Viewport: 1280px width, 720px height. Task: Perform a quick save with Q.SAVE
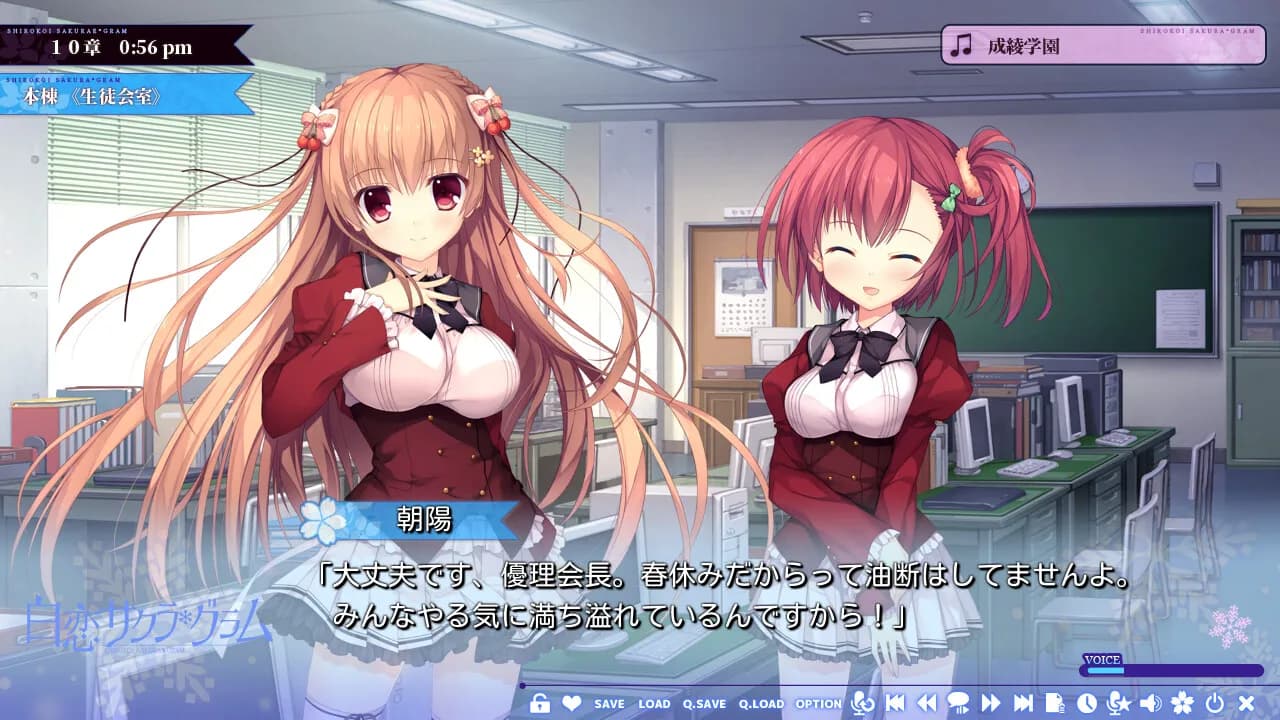click(x=705, y=704)
